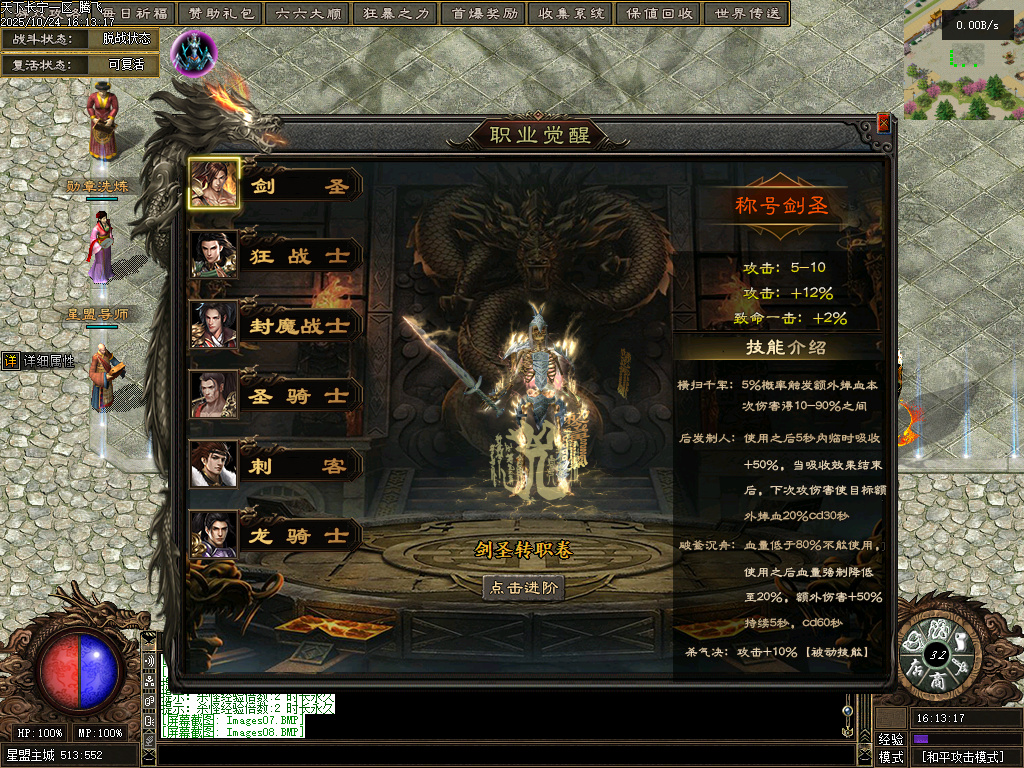This screenshot has height=768, width=1024.
Task: Click the 点击进阶 advance button
Action: point(523,588)
